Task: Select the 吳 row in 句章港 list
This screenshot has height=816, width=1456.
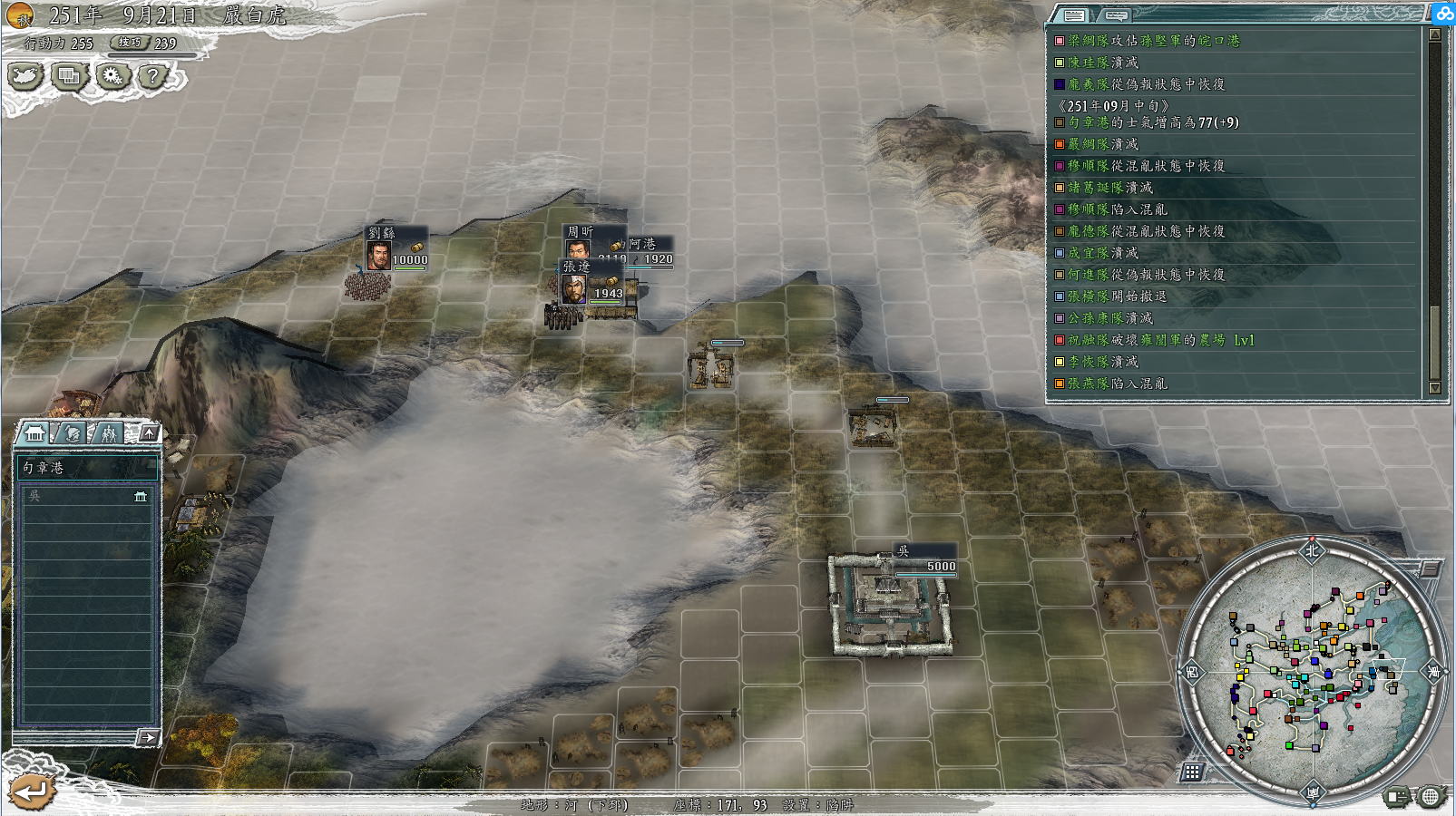Action: [86, 496]
